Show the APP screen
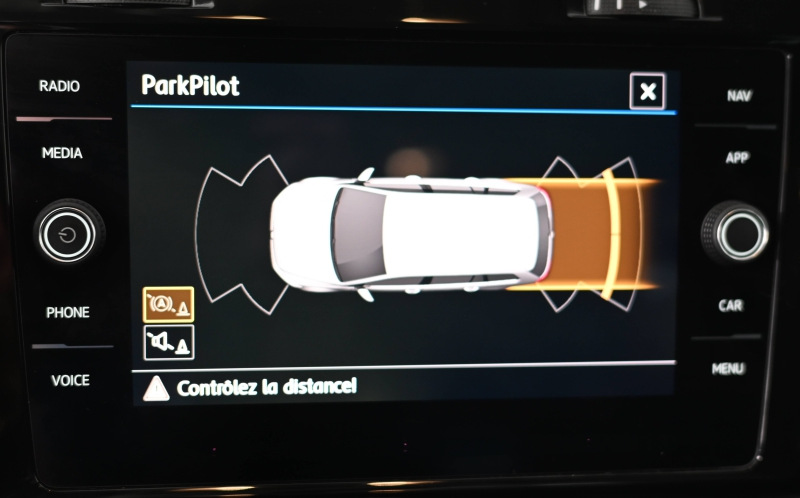Screen dimensions: 800x498 click(737, 158)
